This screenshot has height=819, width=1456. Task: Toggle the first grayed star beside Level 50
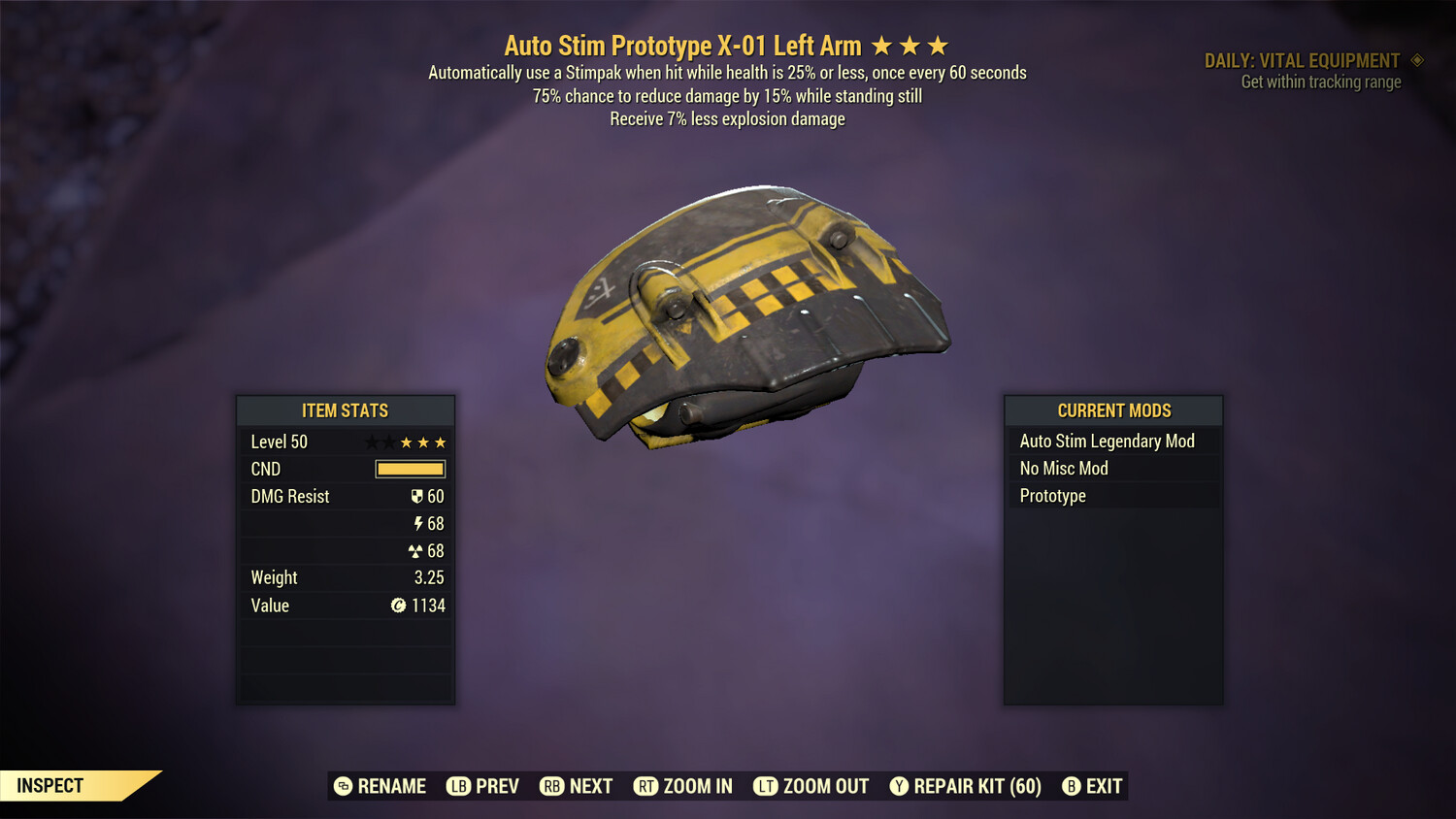point(374,442)
